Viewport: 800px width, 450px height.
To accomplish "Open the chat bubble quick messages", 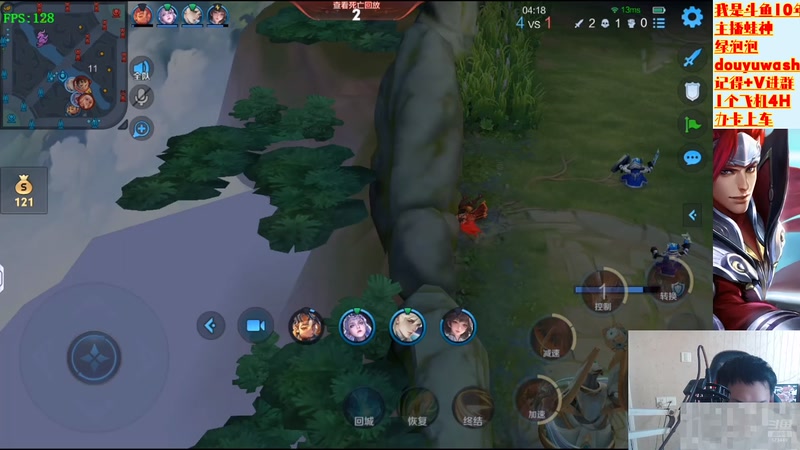I will coord(692,158).
